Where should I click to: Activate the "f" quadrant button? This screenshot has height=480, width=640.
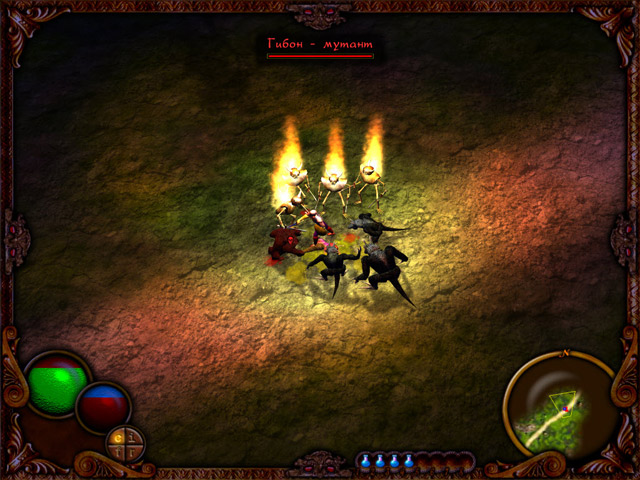(x=118, y=452)
